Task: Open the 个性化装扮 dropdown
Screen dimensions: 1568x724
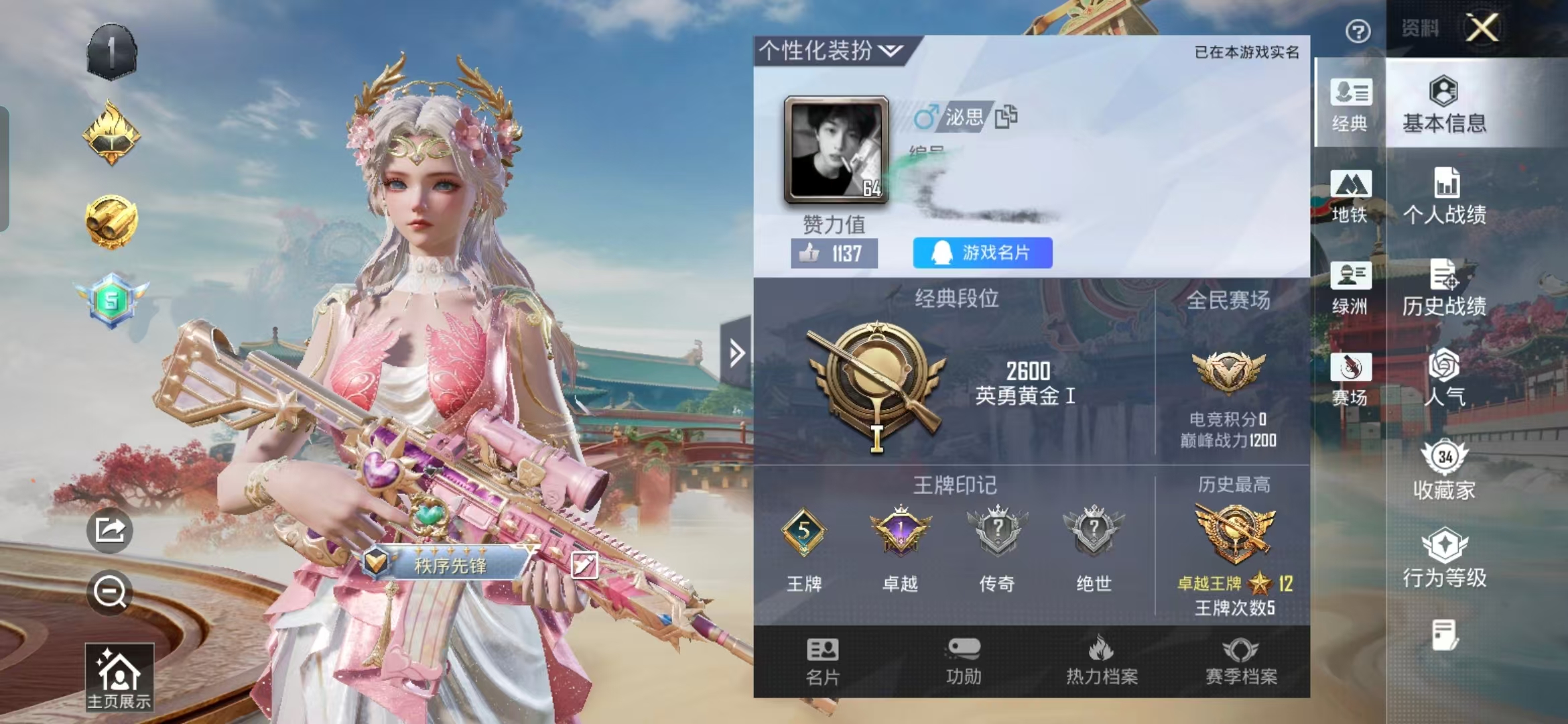Action: click(x=831, y=50)
